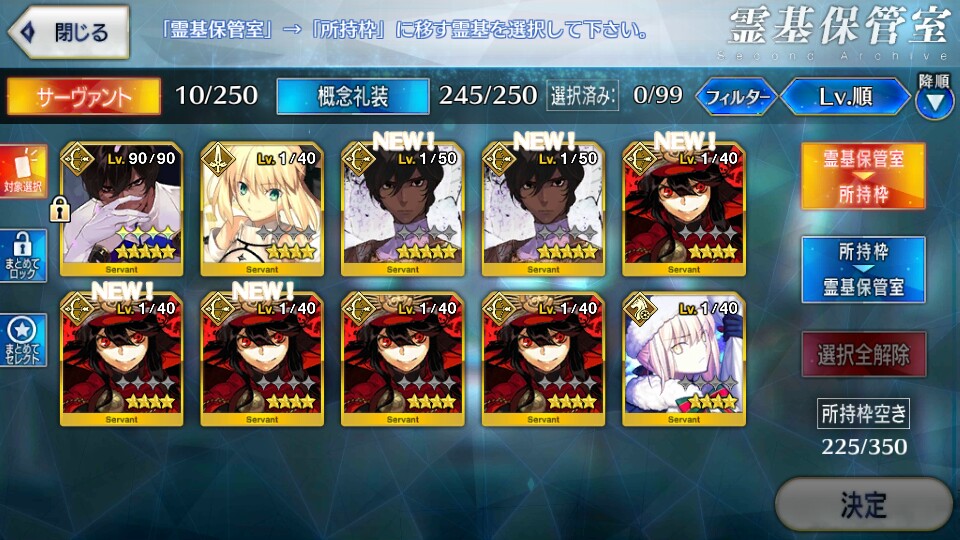This screenshot has height=540, width=960.
Task: Select the 所持枠 to 霊基保管室 transfer mode
Action: (862, 268)
